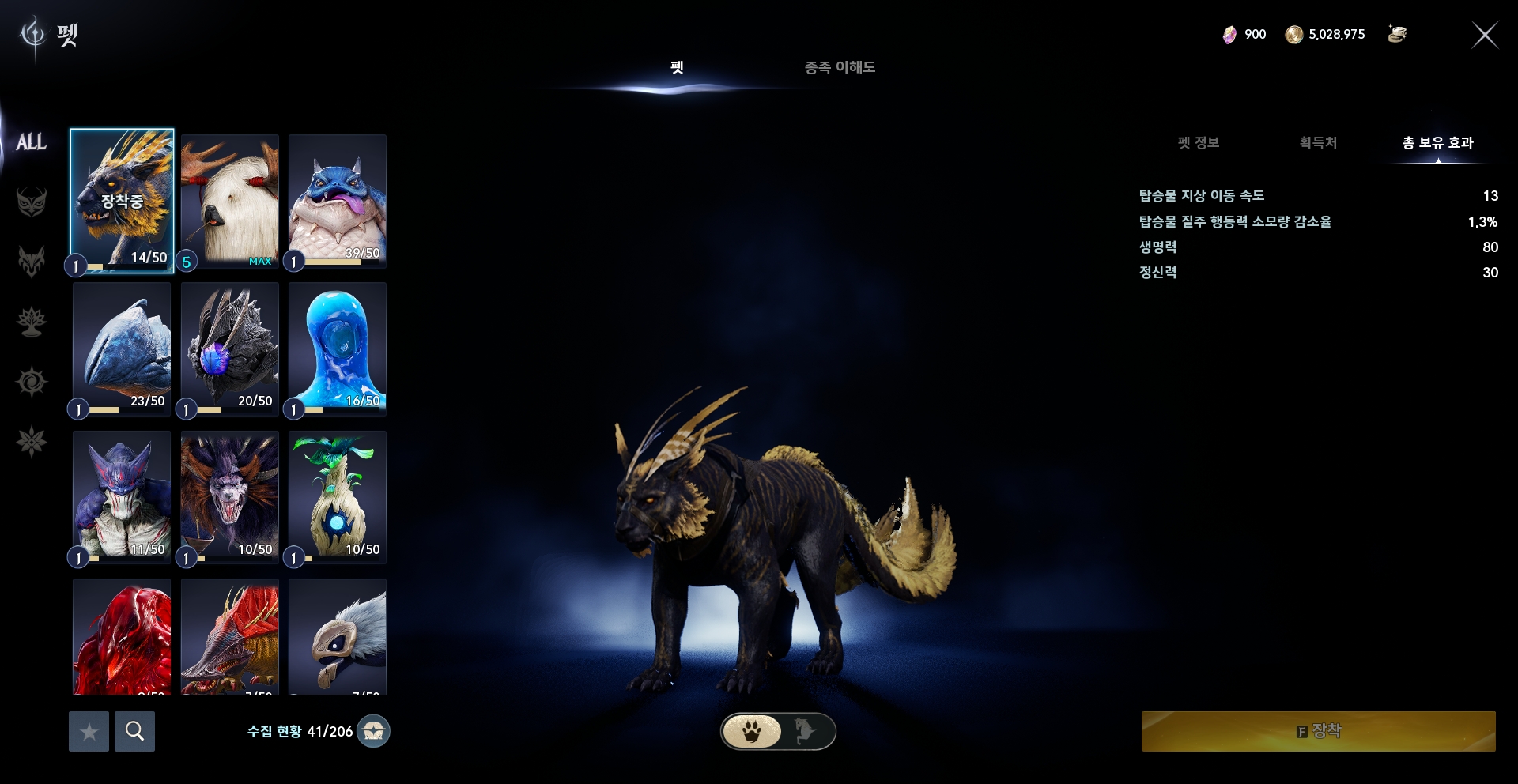Close the pet window

1484,35
